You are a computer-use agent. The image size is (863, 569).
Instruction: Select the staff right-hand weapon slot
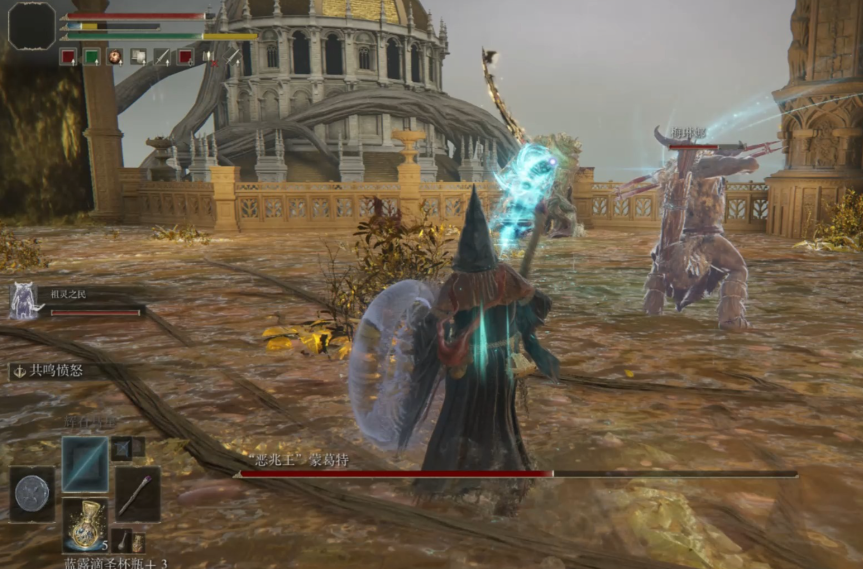(137, 493)
